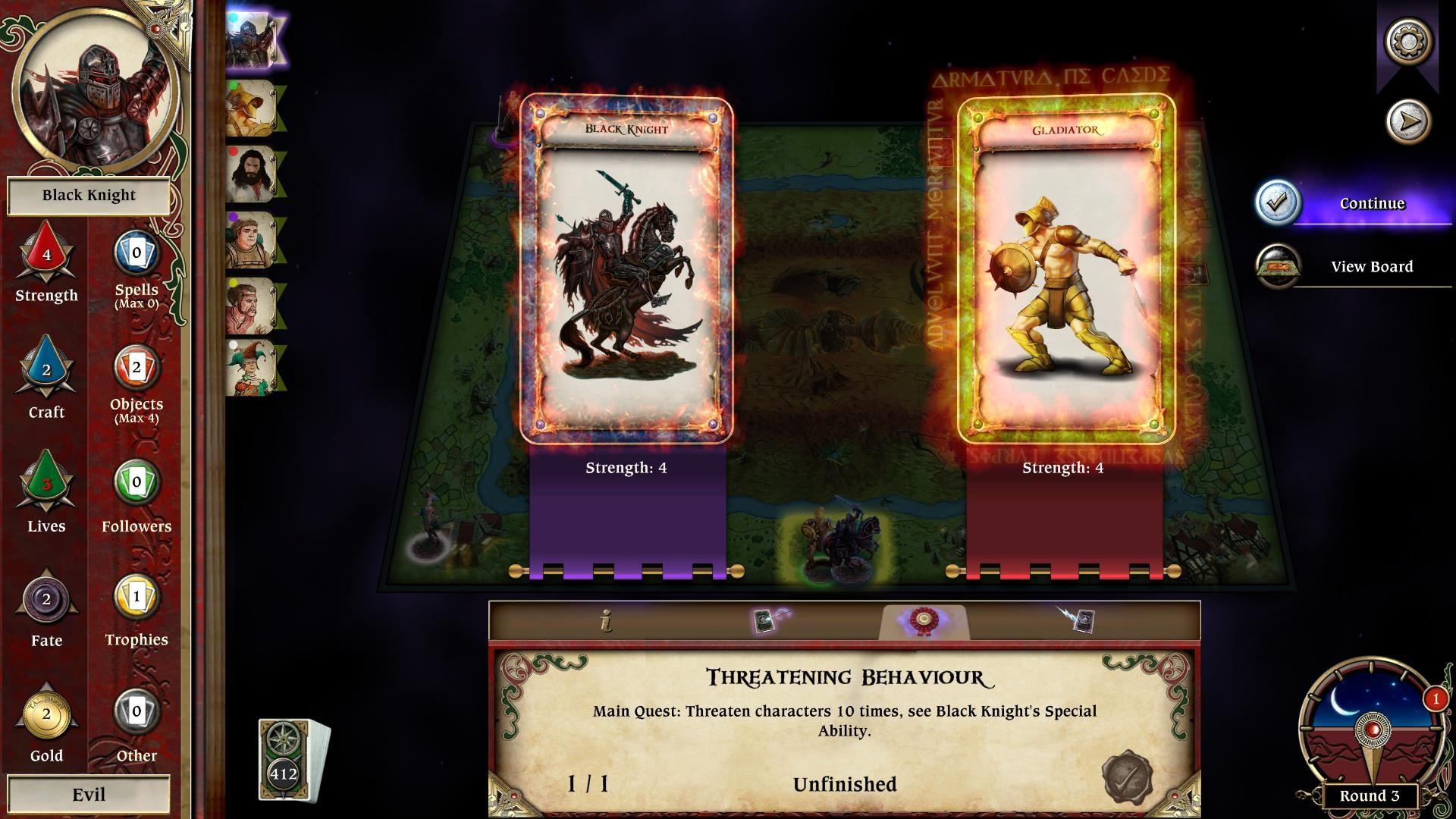Image resolution: width=1456 pixels, height=819 pixels.
Task: Open the spell card tab on the quest panel
Action: [x=767, y=622]
